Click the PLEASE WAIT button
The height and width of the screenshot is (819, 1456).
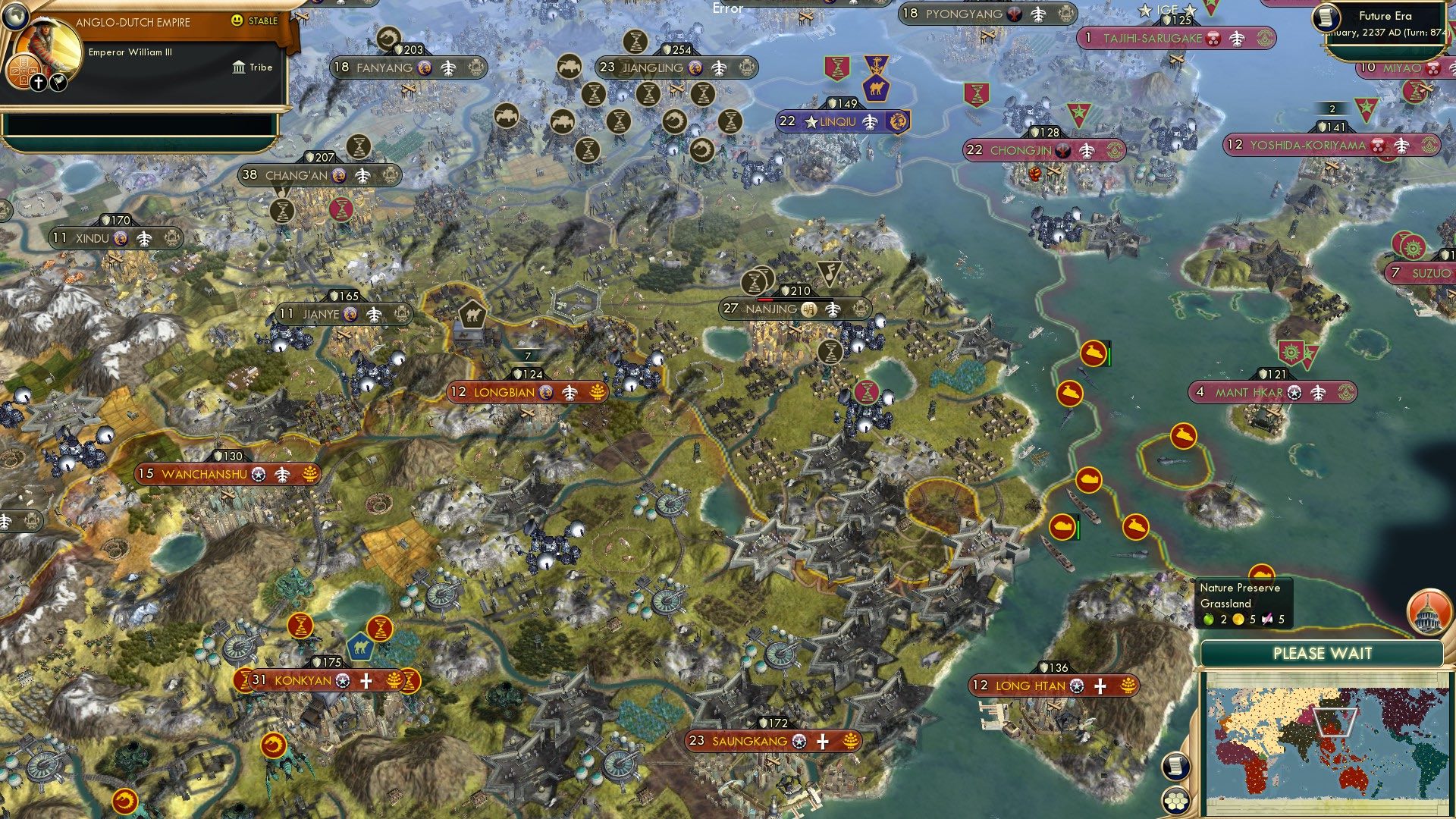[x=1323, y=652]
